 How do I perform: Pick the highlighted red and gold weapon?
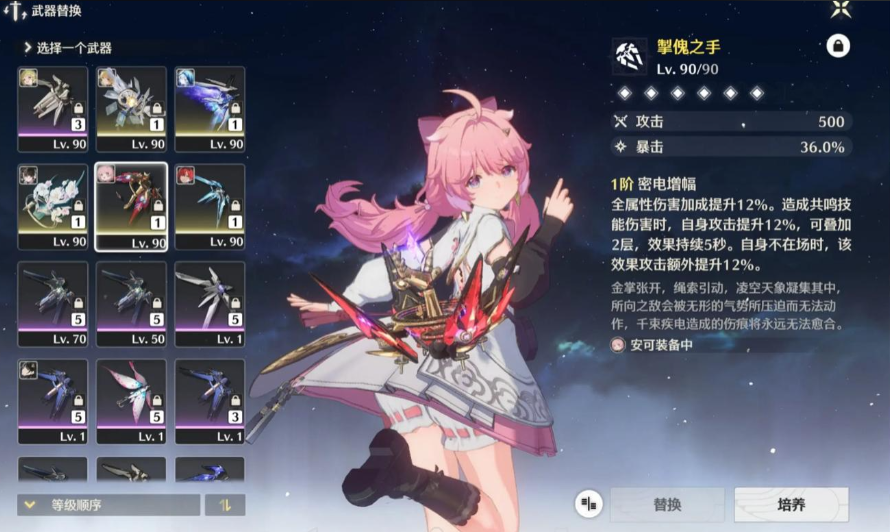[131, 207]
